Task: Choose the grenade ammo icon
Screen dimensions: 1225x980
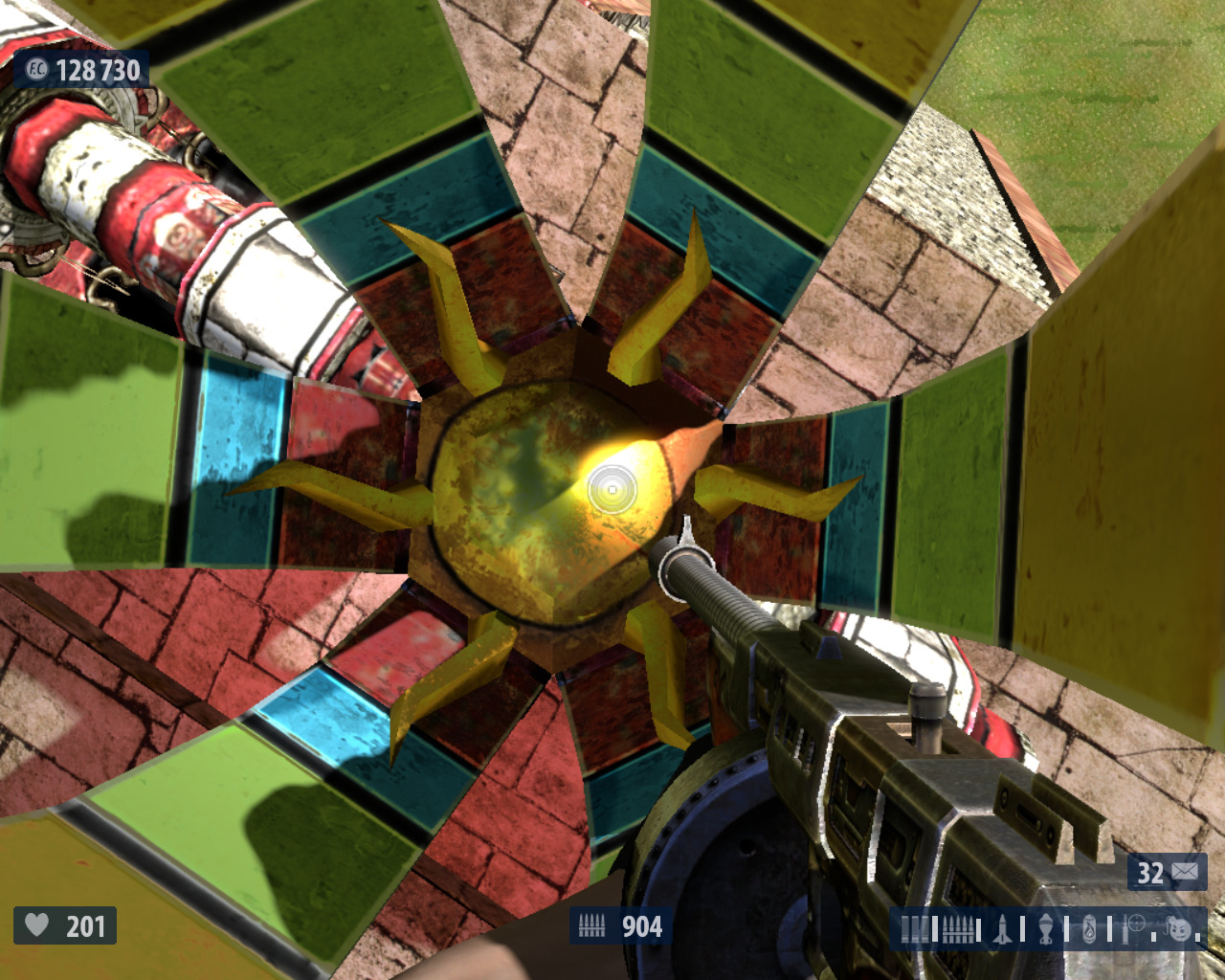Action: tap(1046, 929)
